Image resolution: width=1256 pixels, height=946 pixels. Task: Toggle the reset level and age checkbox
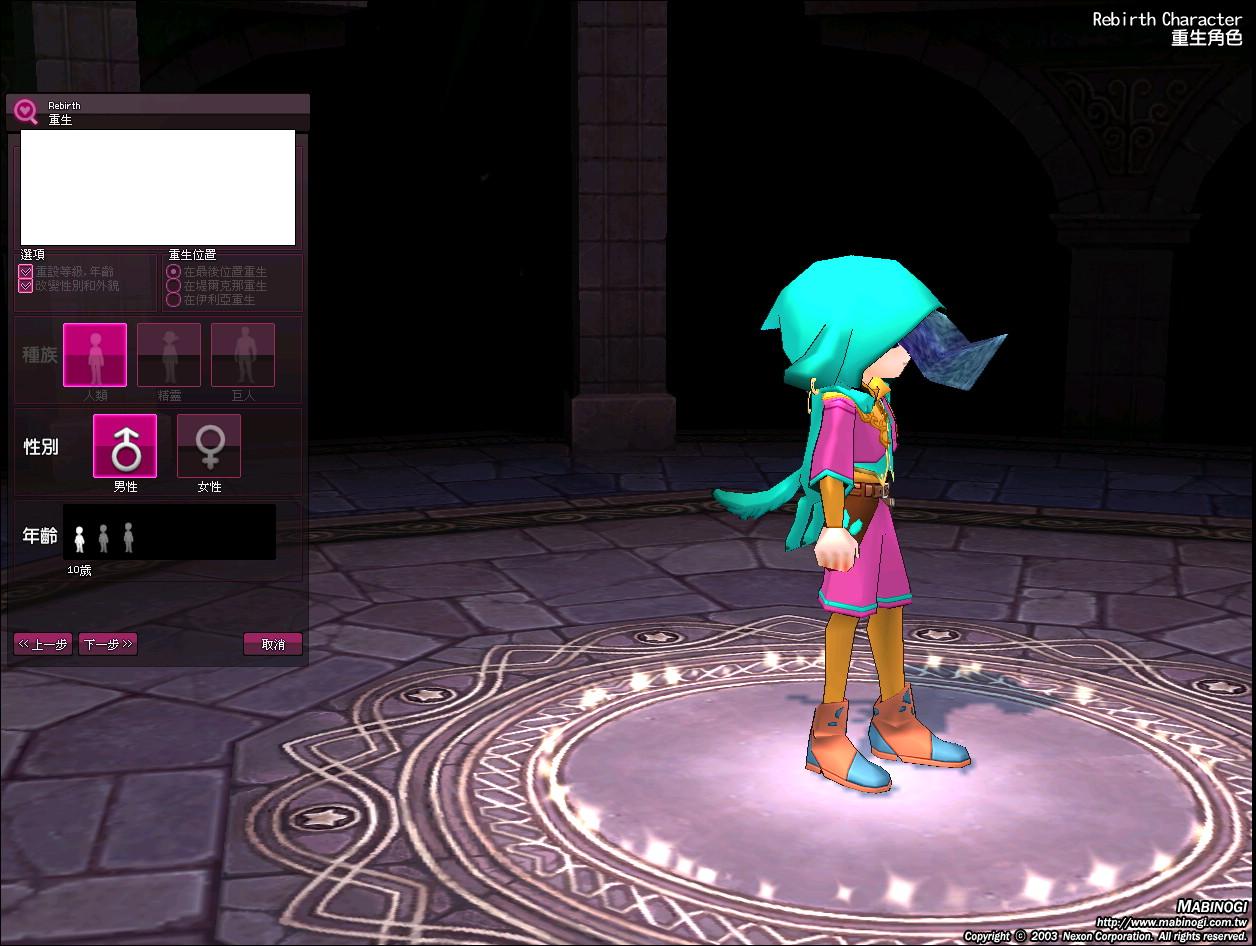pos(26,272)
